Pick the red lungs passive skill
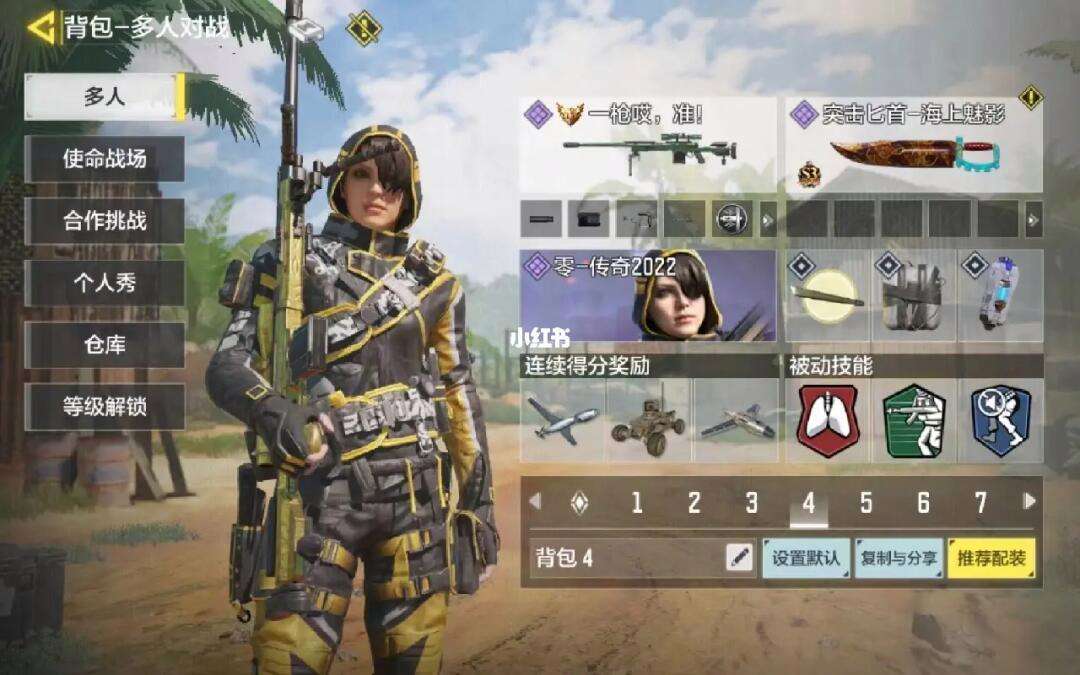 tap(828, 420)
